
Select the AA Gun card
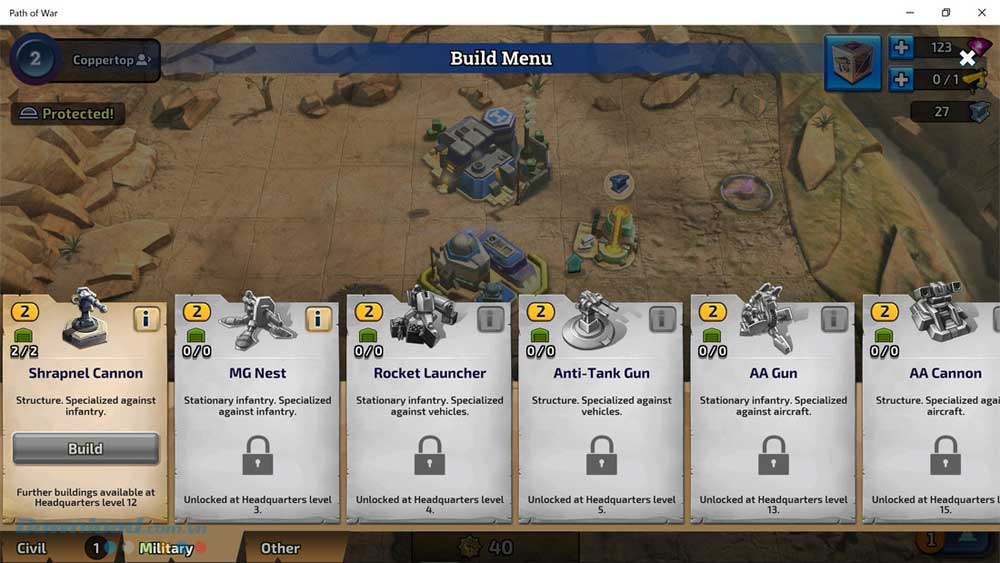773,410
